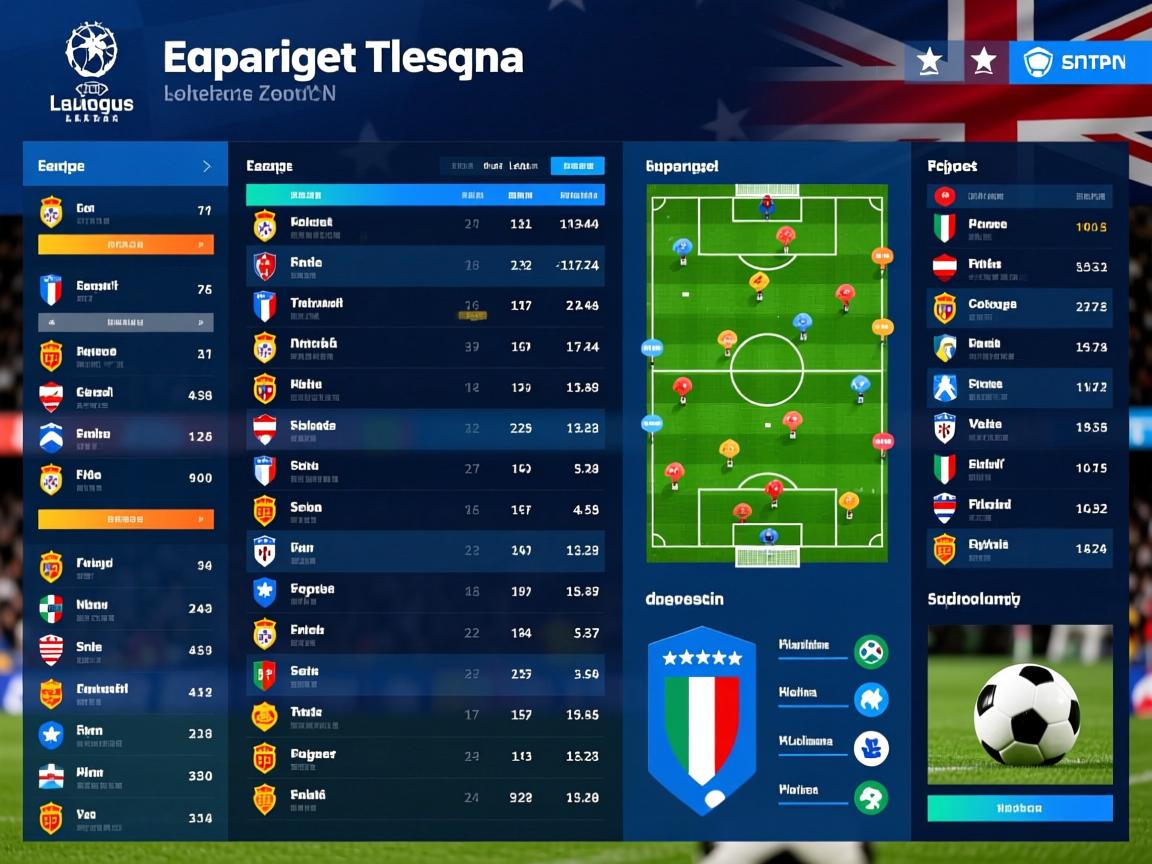Select the blue star crest row showing 238

[x=125, y=734]
